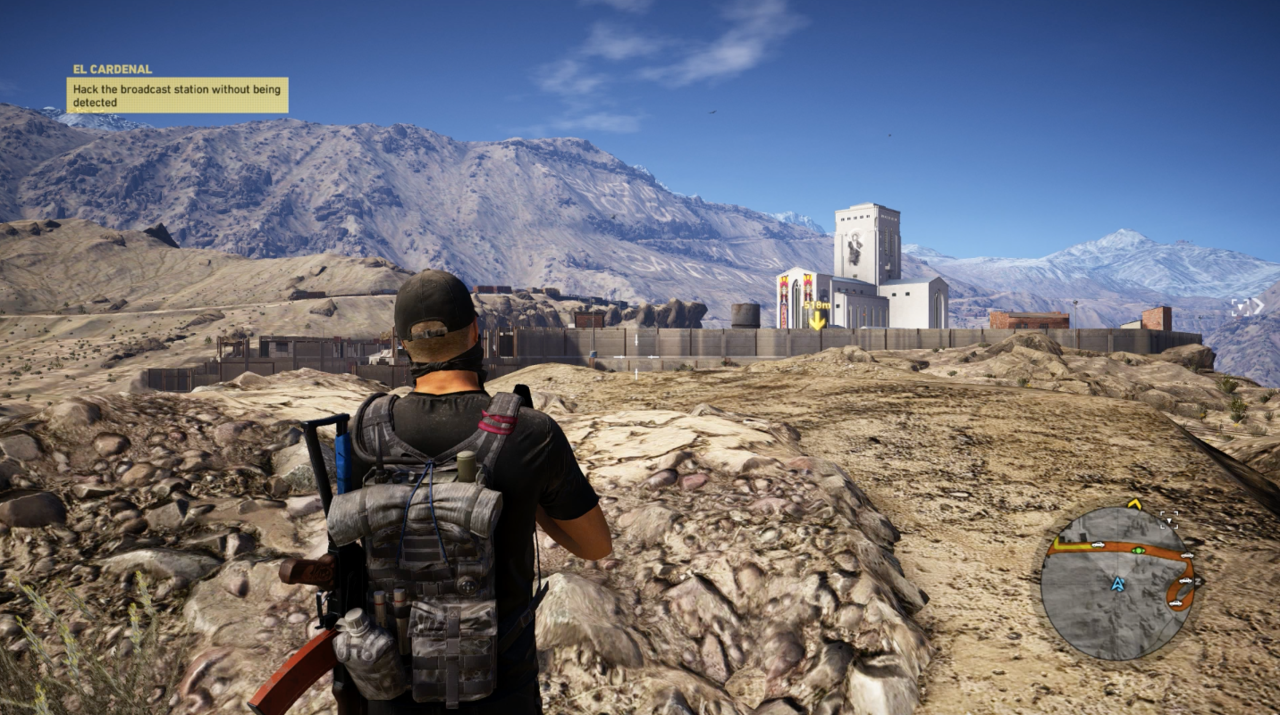Click the blue player arrow on the minimap
Screen dimensions: 1280x715
click(1118, 583)
